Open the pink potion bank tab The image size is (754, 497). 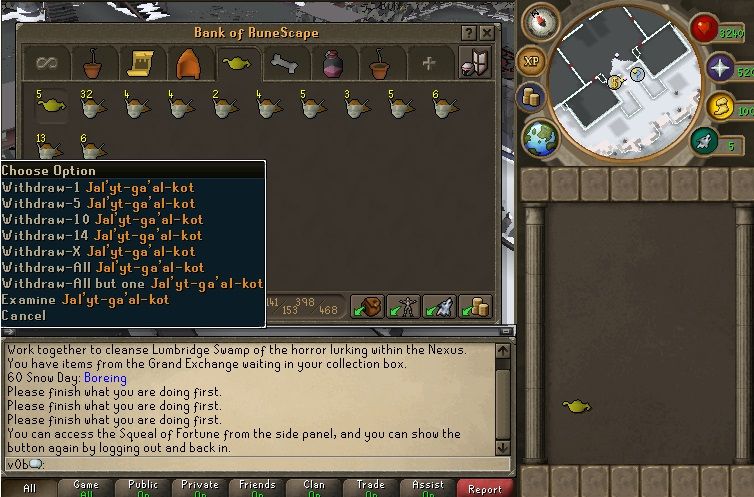tap(333, 64)
